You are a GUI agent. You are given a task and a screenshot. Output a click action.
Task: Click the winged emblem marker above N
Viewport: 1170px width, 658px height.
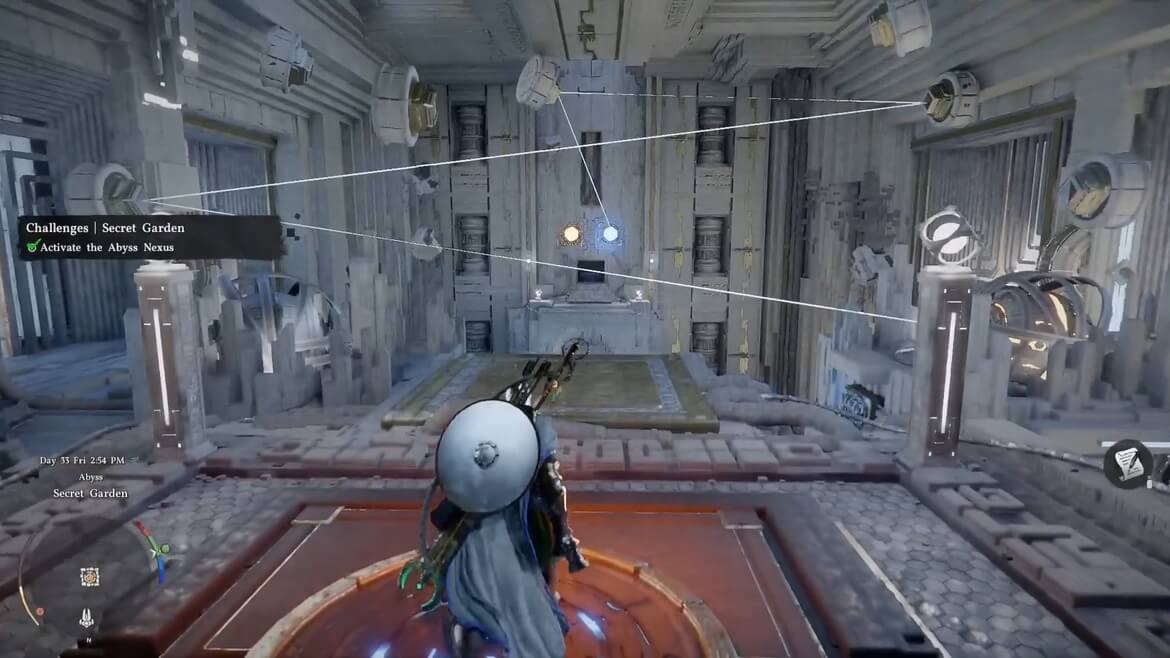tap(89, 619)
